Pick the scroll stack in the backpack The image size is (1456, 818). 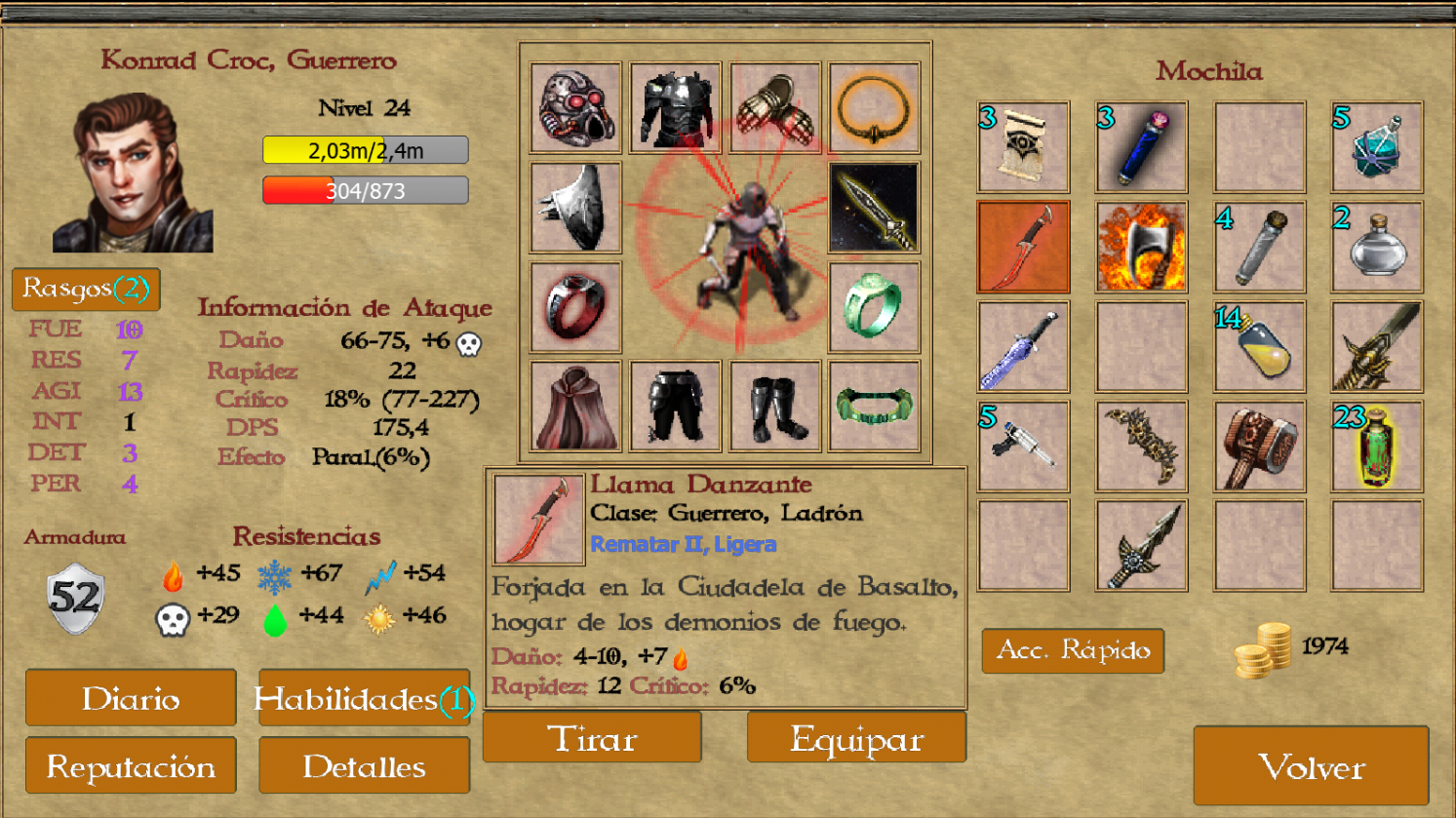click(x=1023, y=148)
